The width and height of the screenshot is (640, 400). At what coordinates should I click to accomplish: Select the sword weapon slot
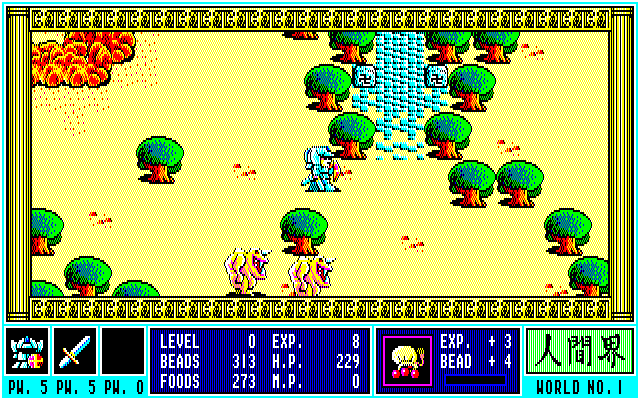(75, 351)
